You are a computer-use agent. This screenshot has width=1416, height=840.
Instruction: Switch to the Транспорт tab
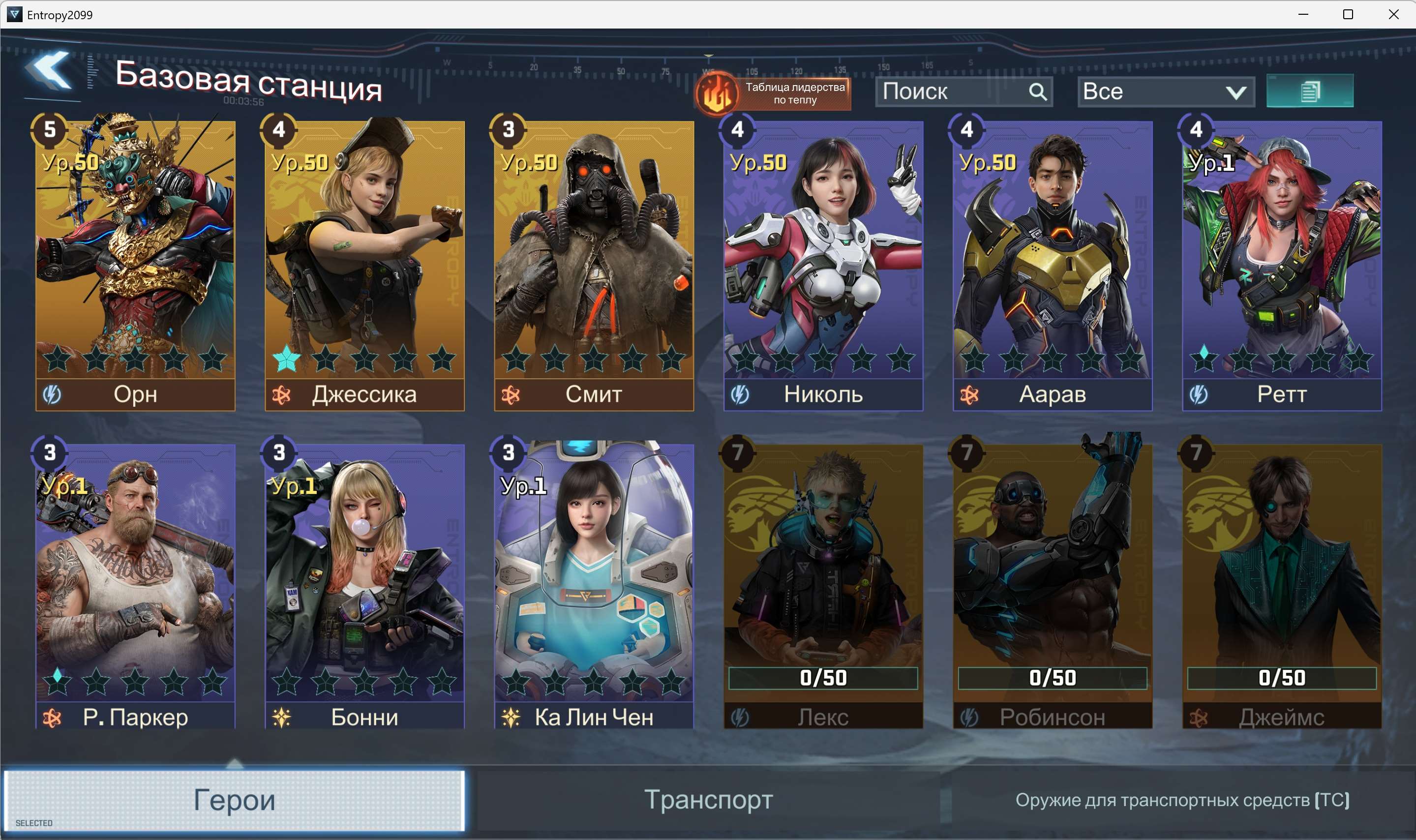(x=708, y=800)
